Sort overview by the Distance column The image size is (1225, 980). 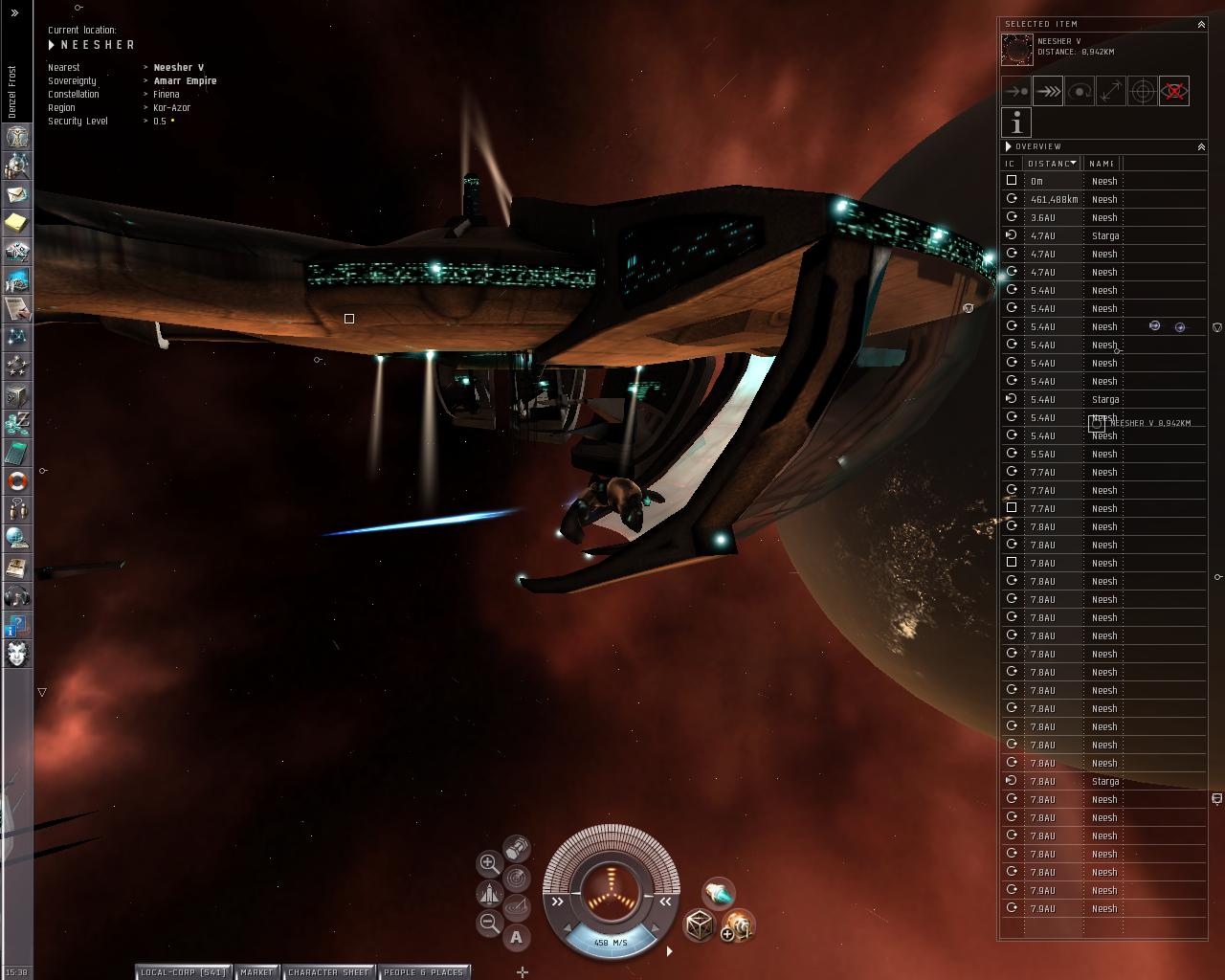tap(1052, 164)
